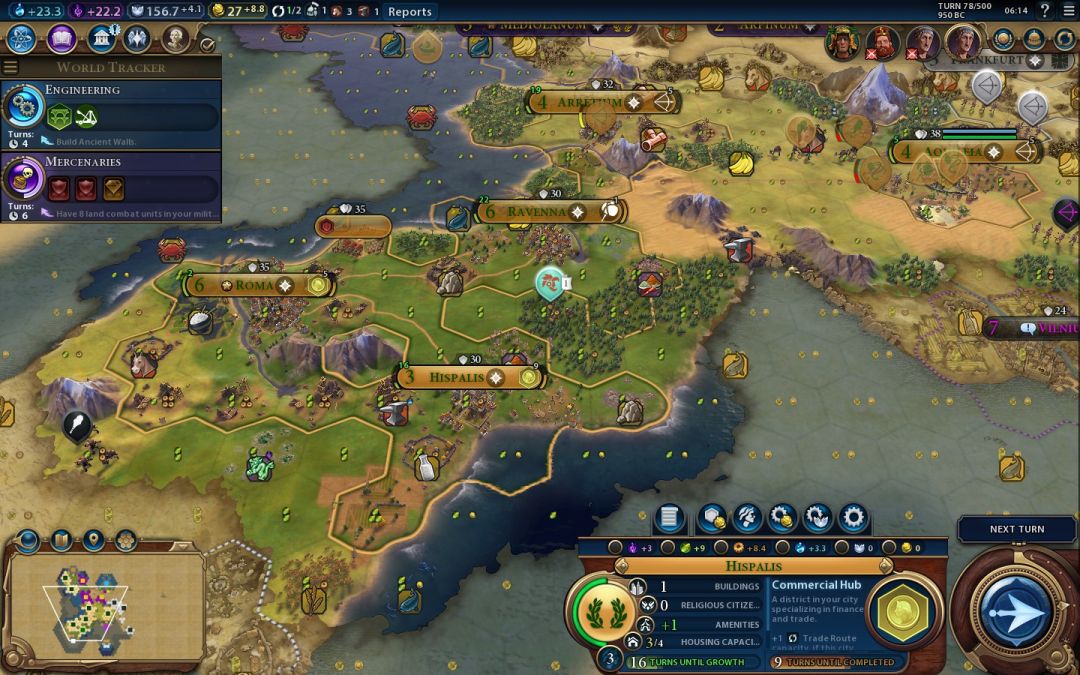This screenshot has height=675, width=1080.
Task: Open city details scroll panel button
Action: click(670, 518)
